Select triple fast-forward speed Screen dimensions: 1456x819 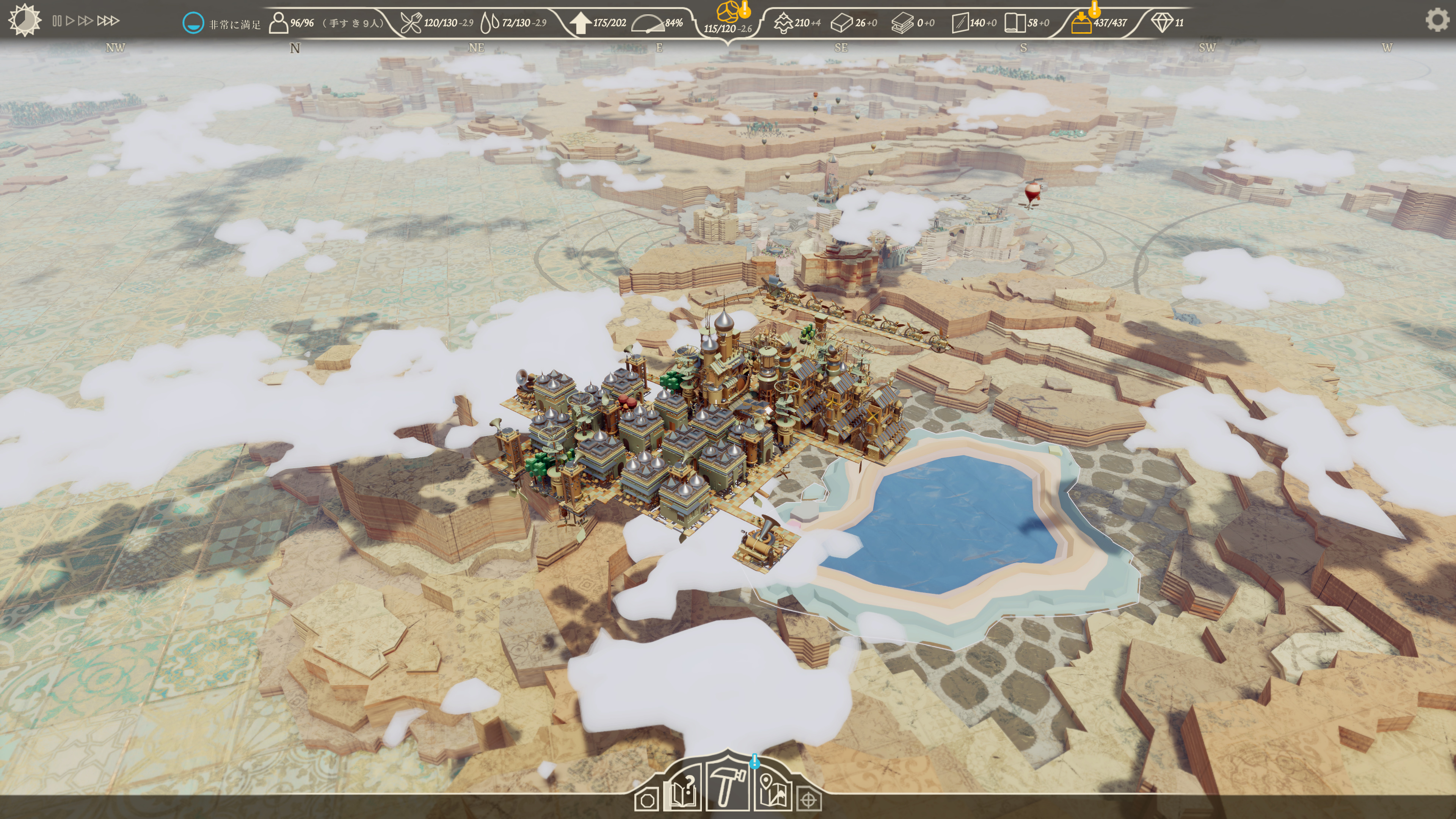click(108, 21)
